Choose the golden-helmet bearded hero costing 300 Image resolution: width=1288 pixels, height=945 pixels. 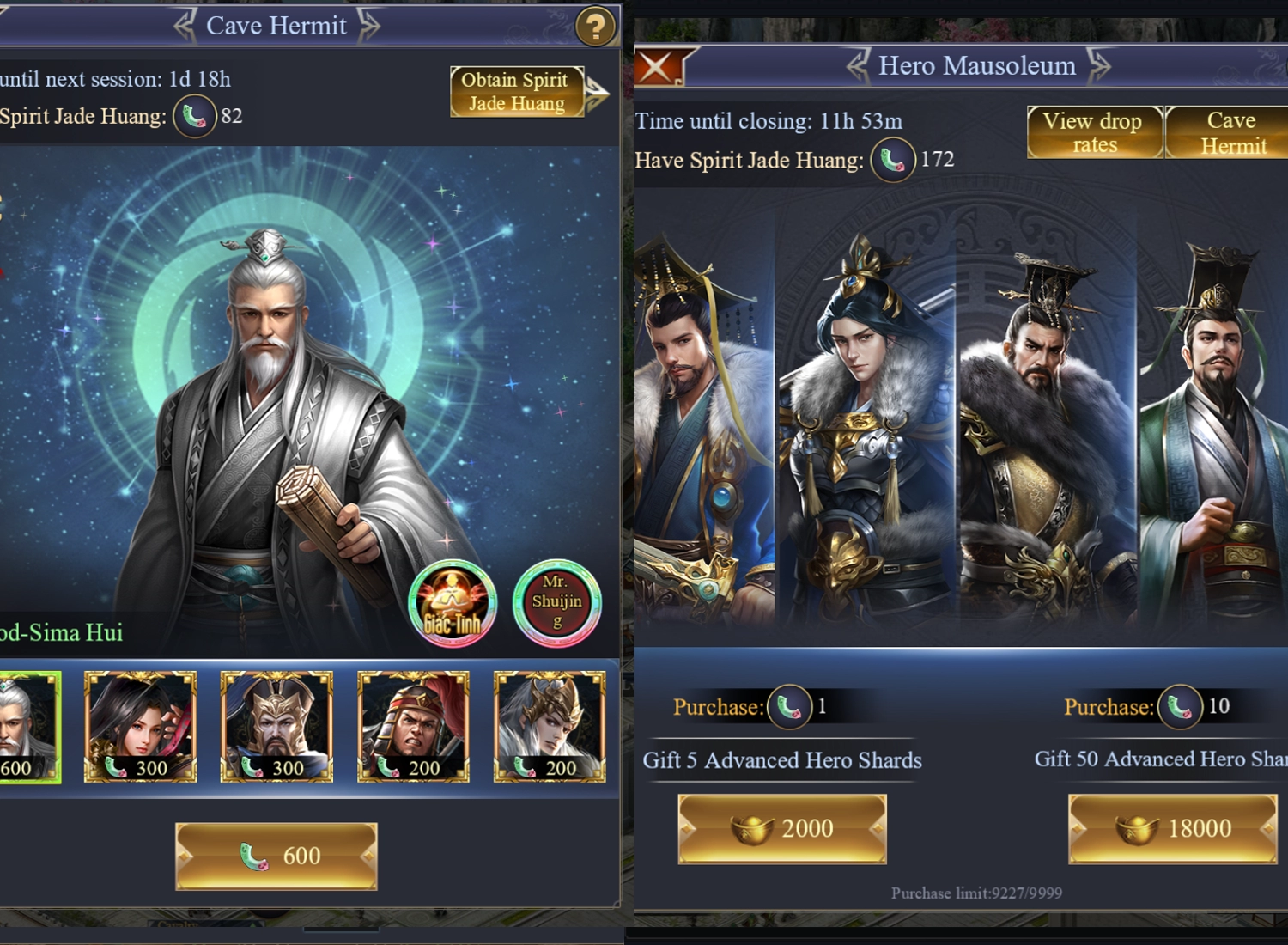[276, 727]
